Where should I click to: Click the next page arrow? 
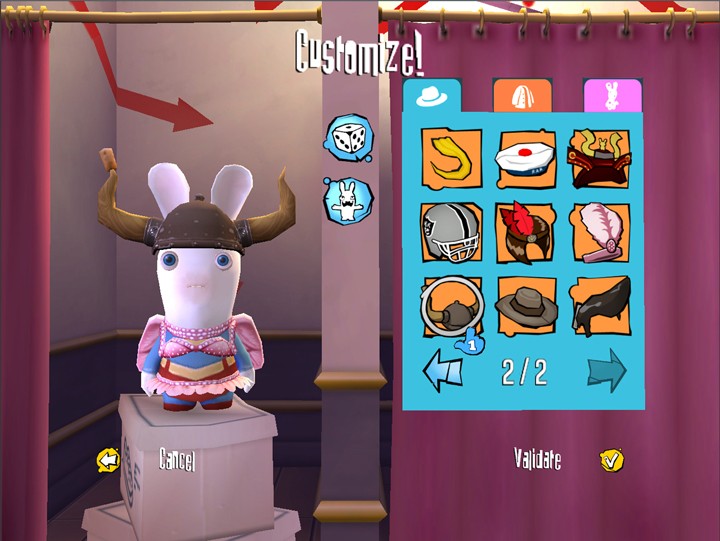tap(606, 372)
